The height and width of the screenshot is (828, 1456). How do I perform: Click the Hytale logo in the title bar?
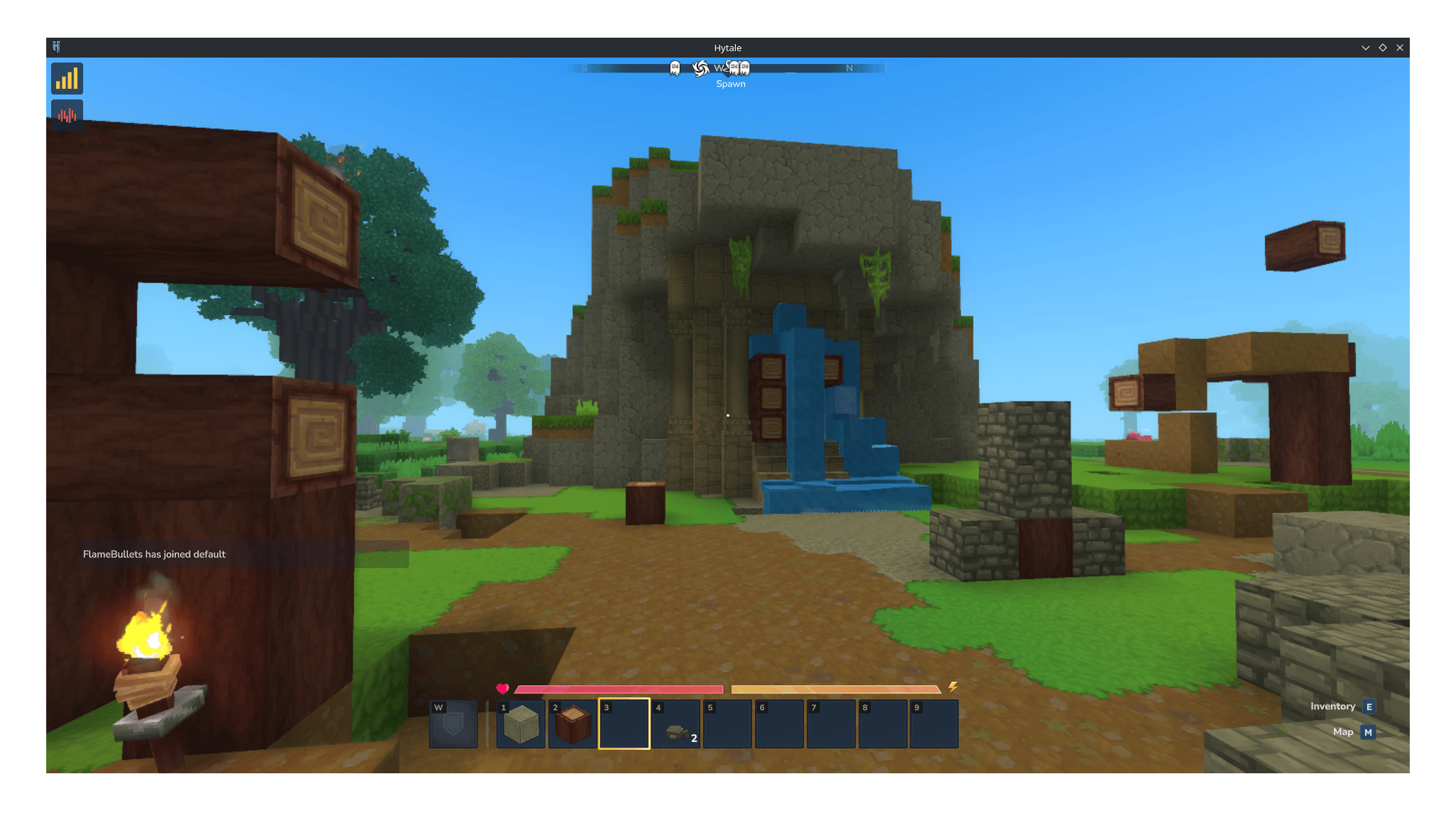tap(57, 48)
